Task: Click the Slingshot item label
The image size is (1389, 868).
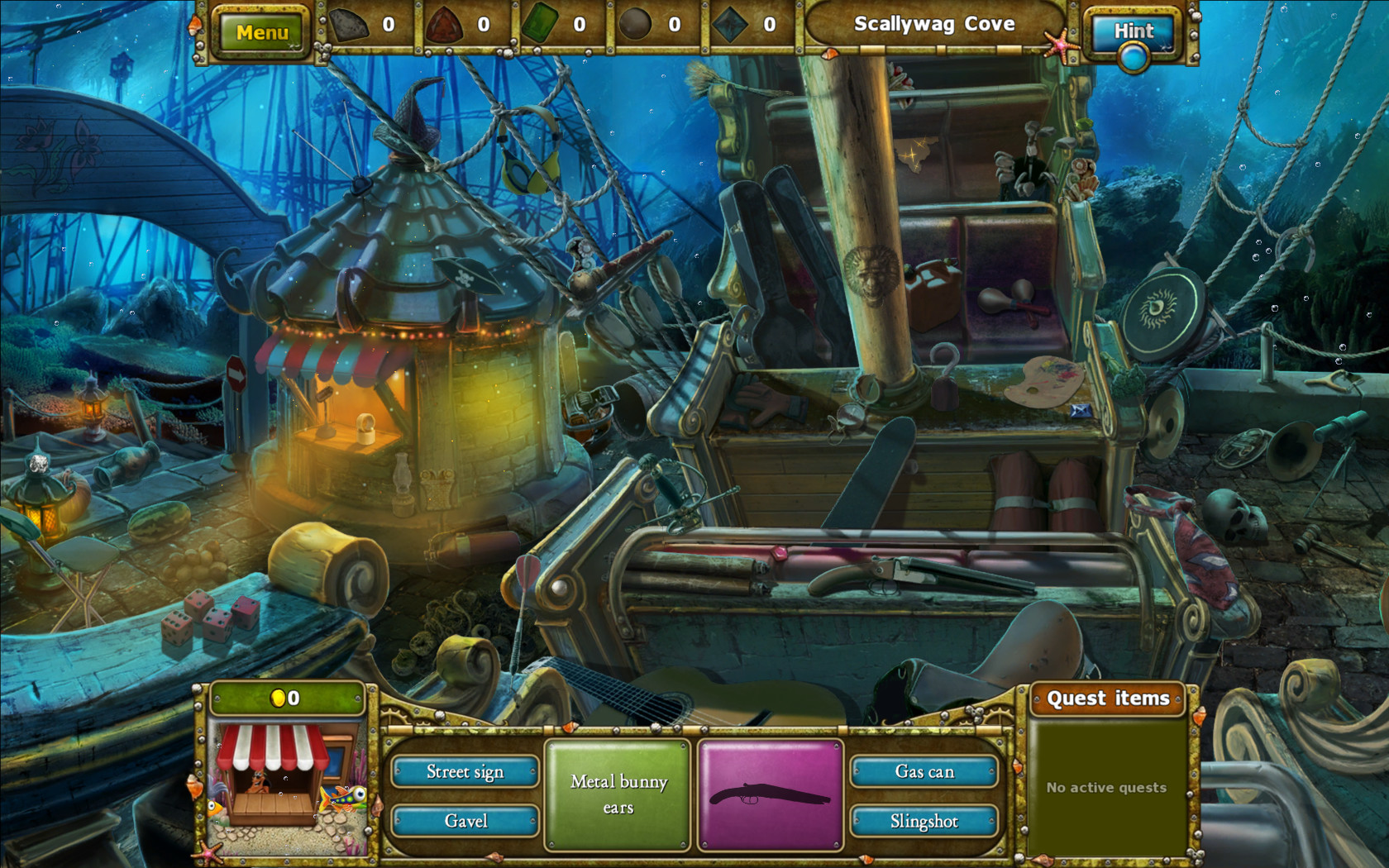Action: tap(926, 821)
